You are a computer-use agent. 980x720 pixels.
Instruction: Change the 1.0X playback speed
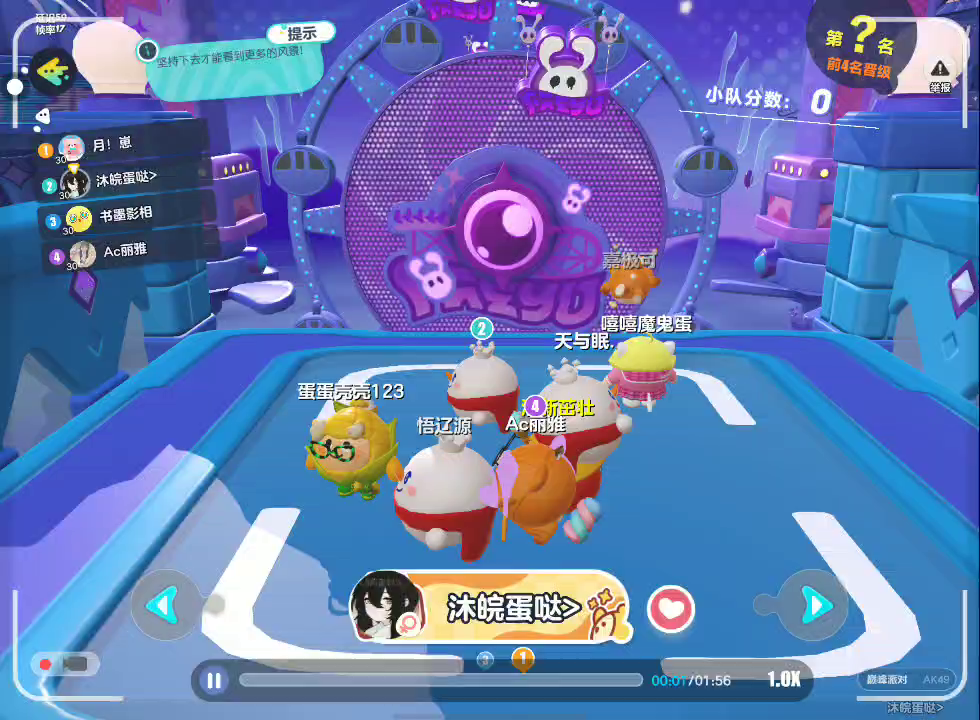(784, 680)
